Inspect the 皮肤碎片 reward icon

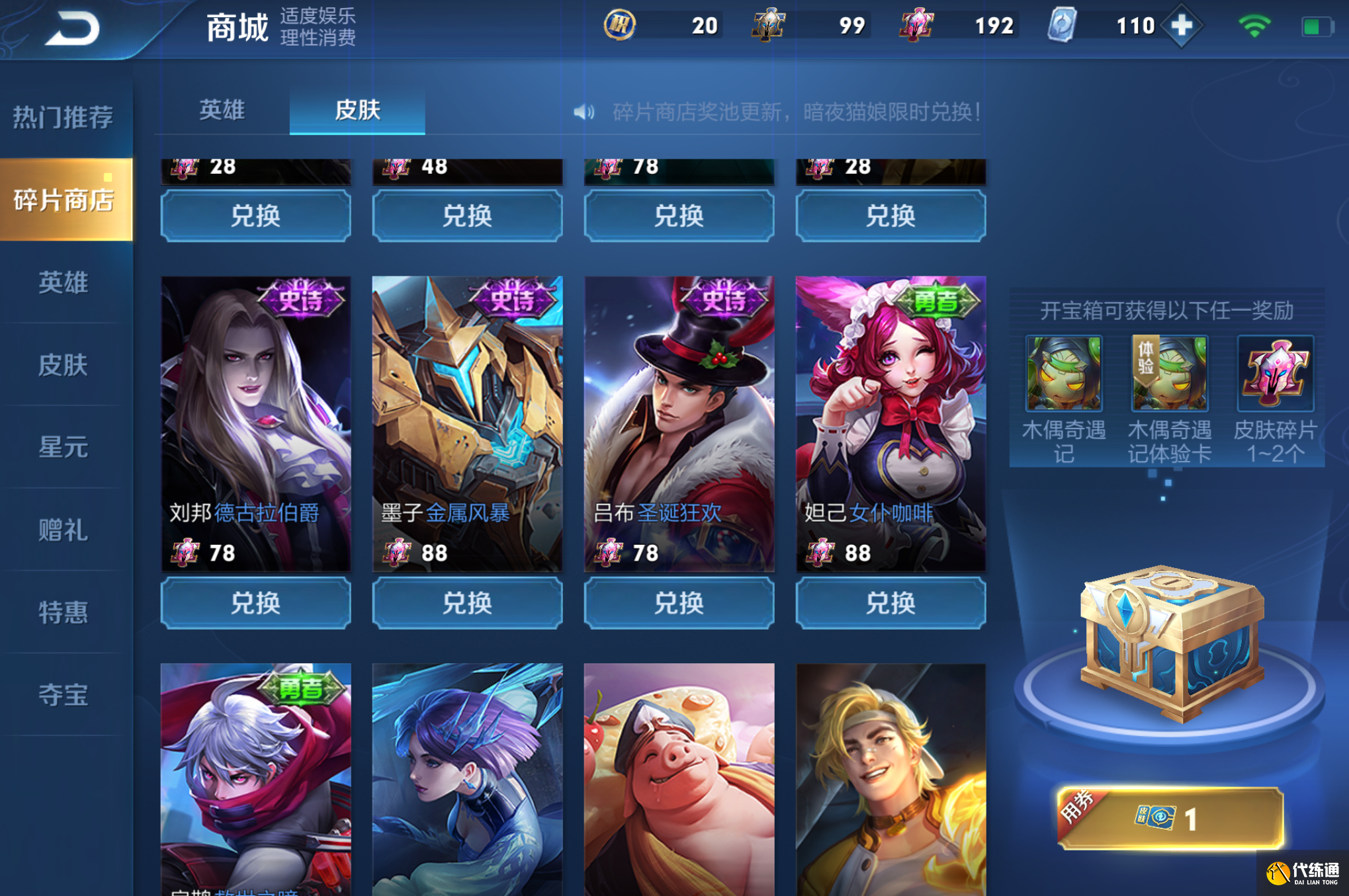coord(1275,374)
